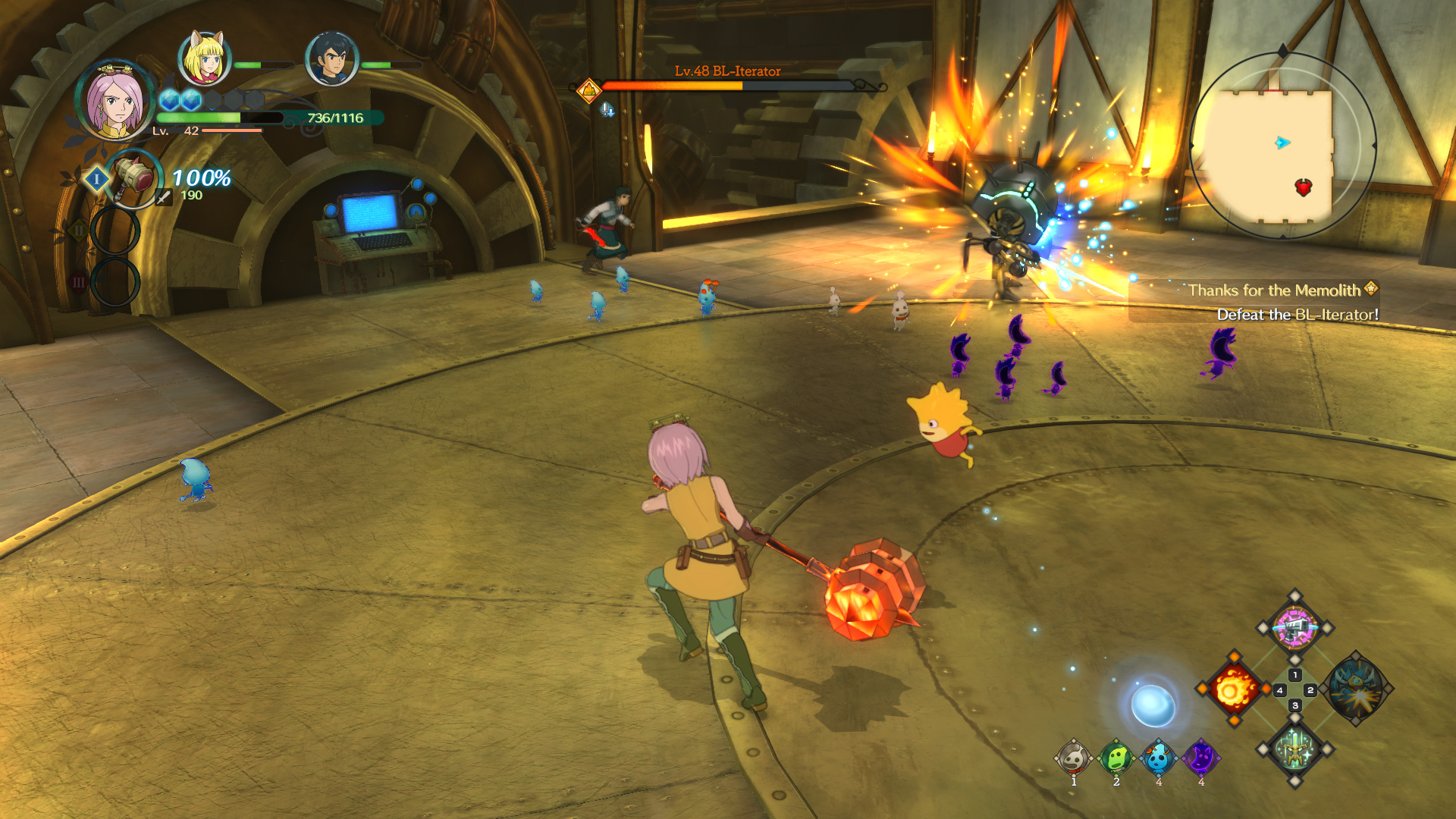
Task: Activate the green glowing sword skill
Action: tap(1294, 750)
